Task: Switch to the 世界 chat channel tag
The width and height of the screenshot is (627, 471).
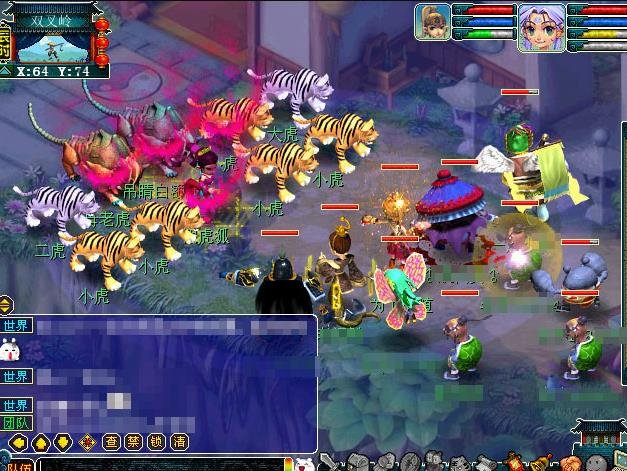Action: click(x=17, y=326)
